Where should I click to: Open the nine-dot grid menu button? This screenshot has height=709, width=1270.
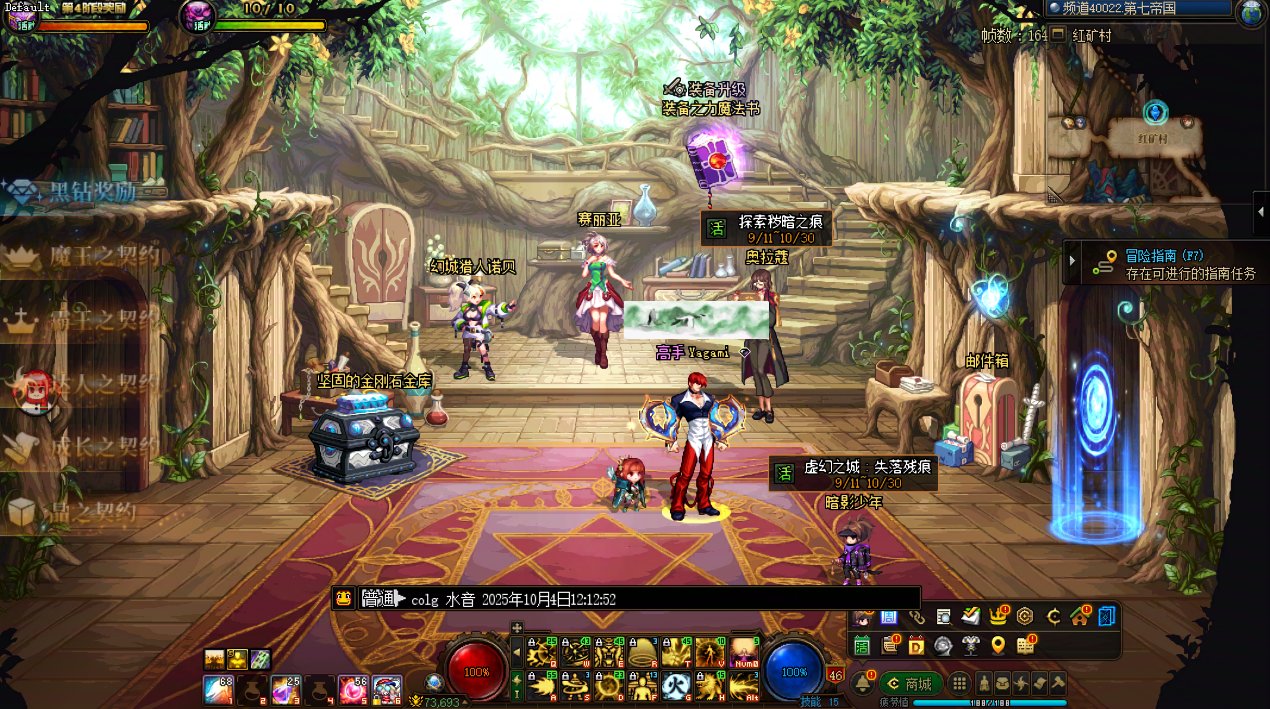959,684
